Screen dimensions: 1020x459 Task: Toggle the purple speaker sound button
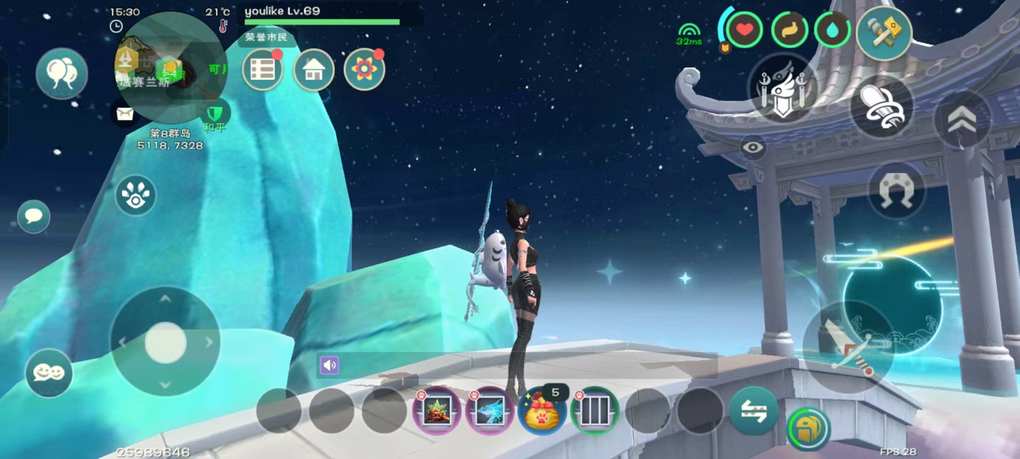pos(329,365)
